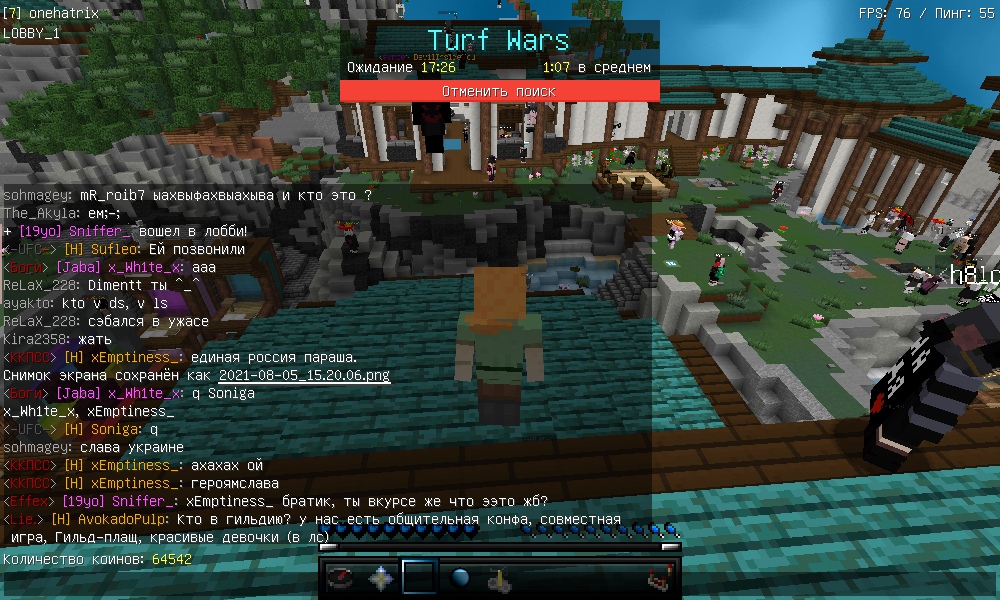Cancel the Turf Wars search
Screen dimensions: 1000x600
(499, 91)
